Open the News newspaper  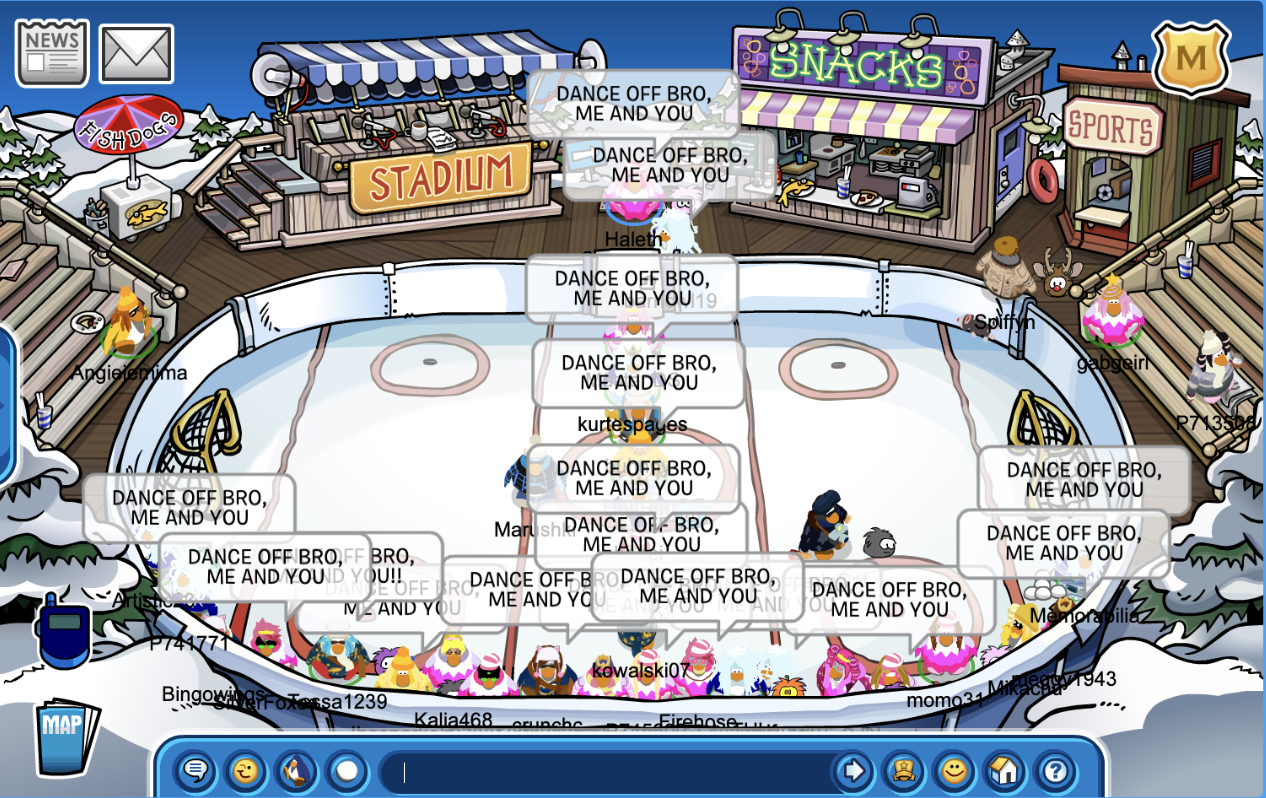[51, 53]
